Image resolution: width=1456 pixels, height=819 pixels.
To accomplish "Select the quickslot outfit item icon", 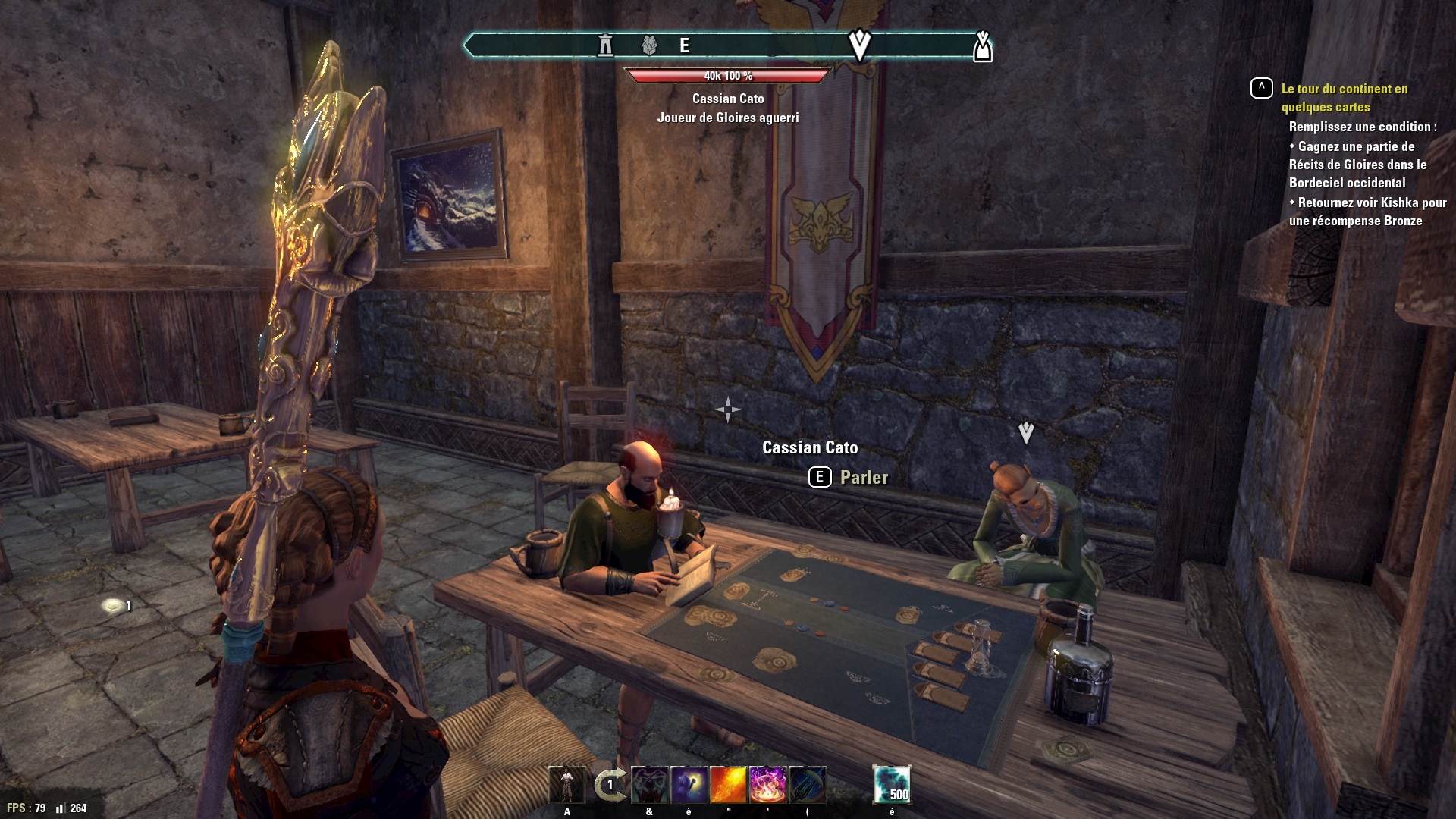I will point(567,785).
